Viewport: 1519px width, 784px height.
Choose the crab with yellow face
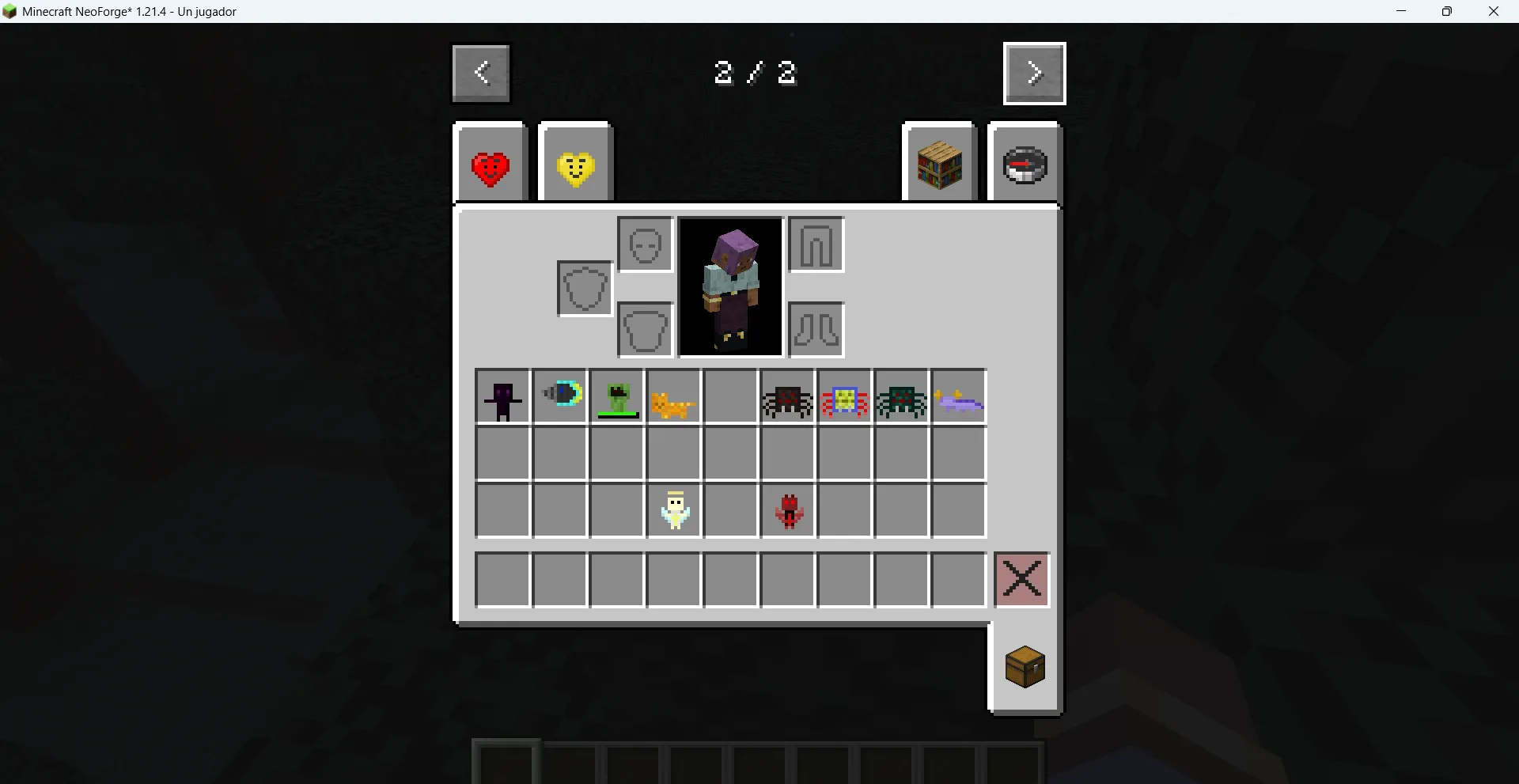[843, 397]
